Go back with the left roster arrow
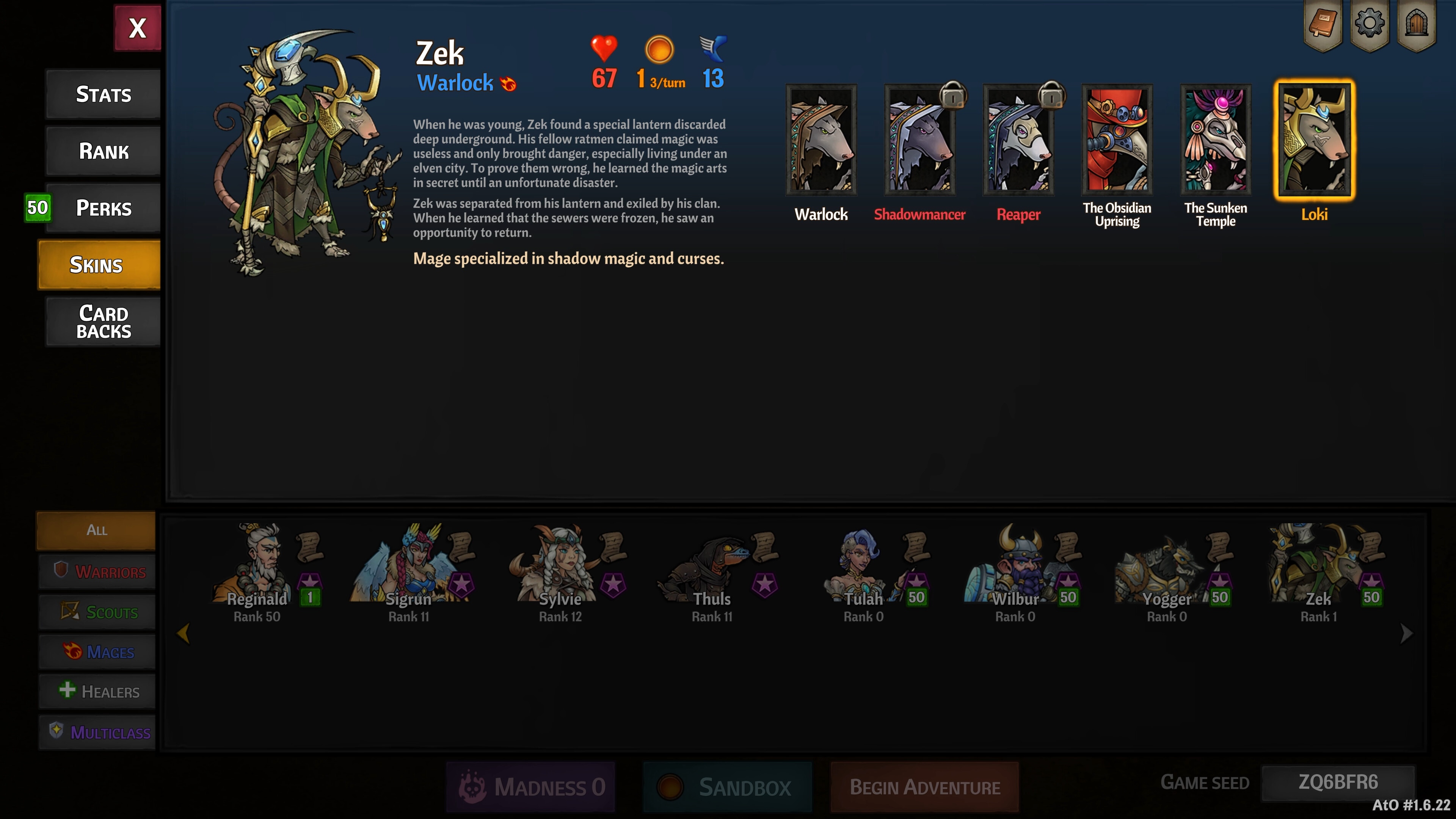The height and width of the screenshot is (819, 1456). tap(184, 633)
